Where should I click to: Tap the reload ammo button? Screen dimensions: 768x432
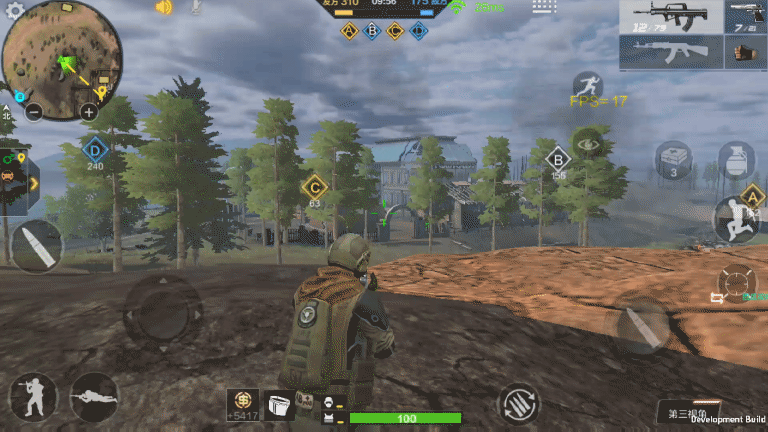(x=518, y=404)
